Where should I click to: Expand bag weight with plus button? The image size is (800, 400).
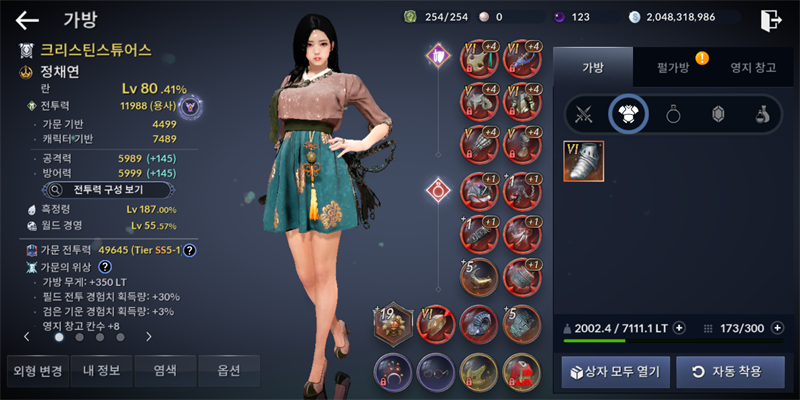tap(679, 327)
